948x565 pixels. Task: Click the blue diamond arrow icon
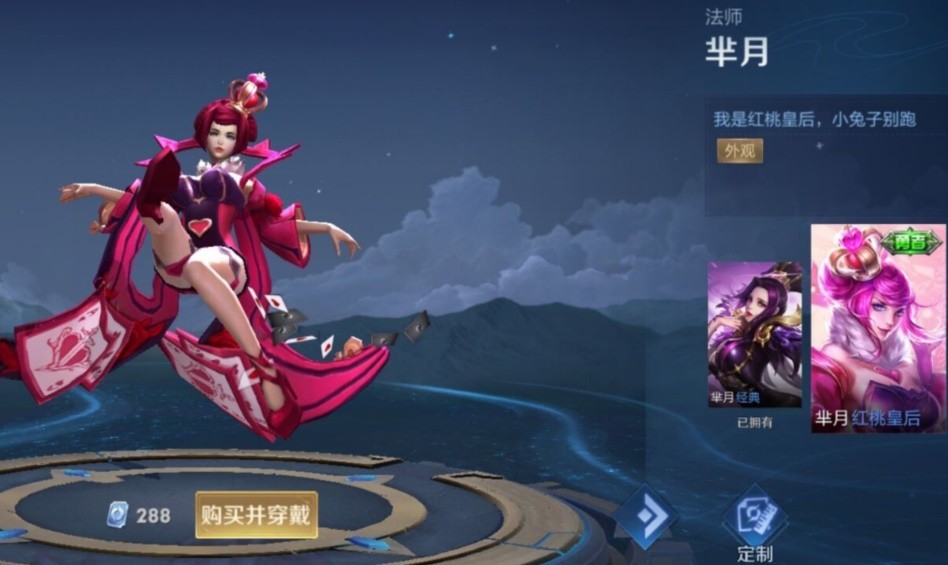tap(645, 517)
